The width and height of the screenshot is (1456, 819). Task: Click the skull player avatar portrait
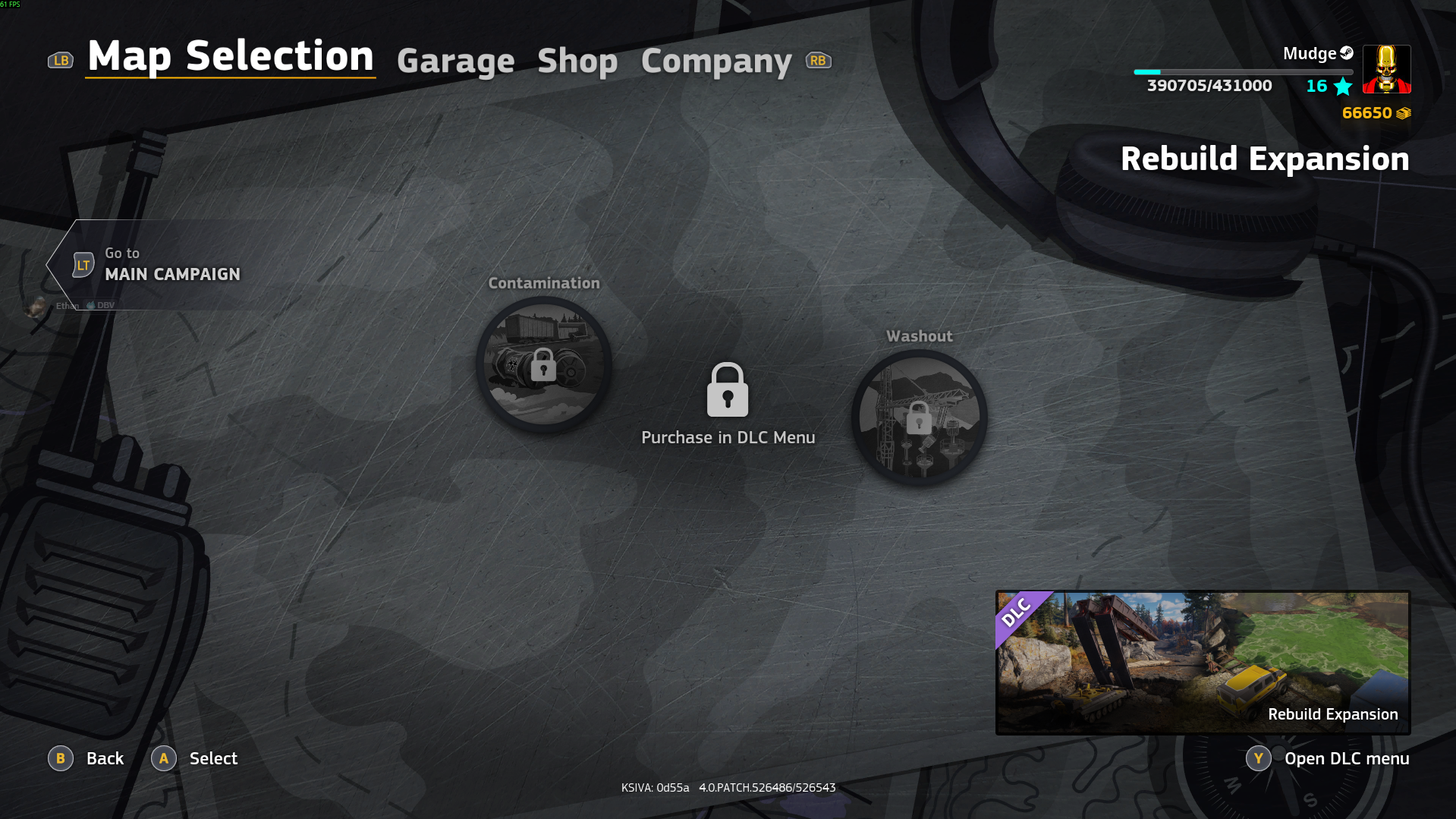coord(1386,68)
